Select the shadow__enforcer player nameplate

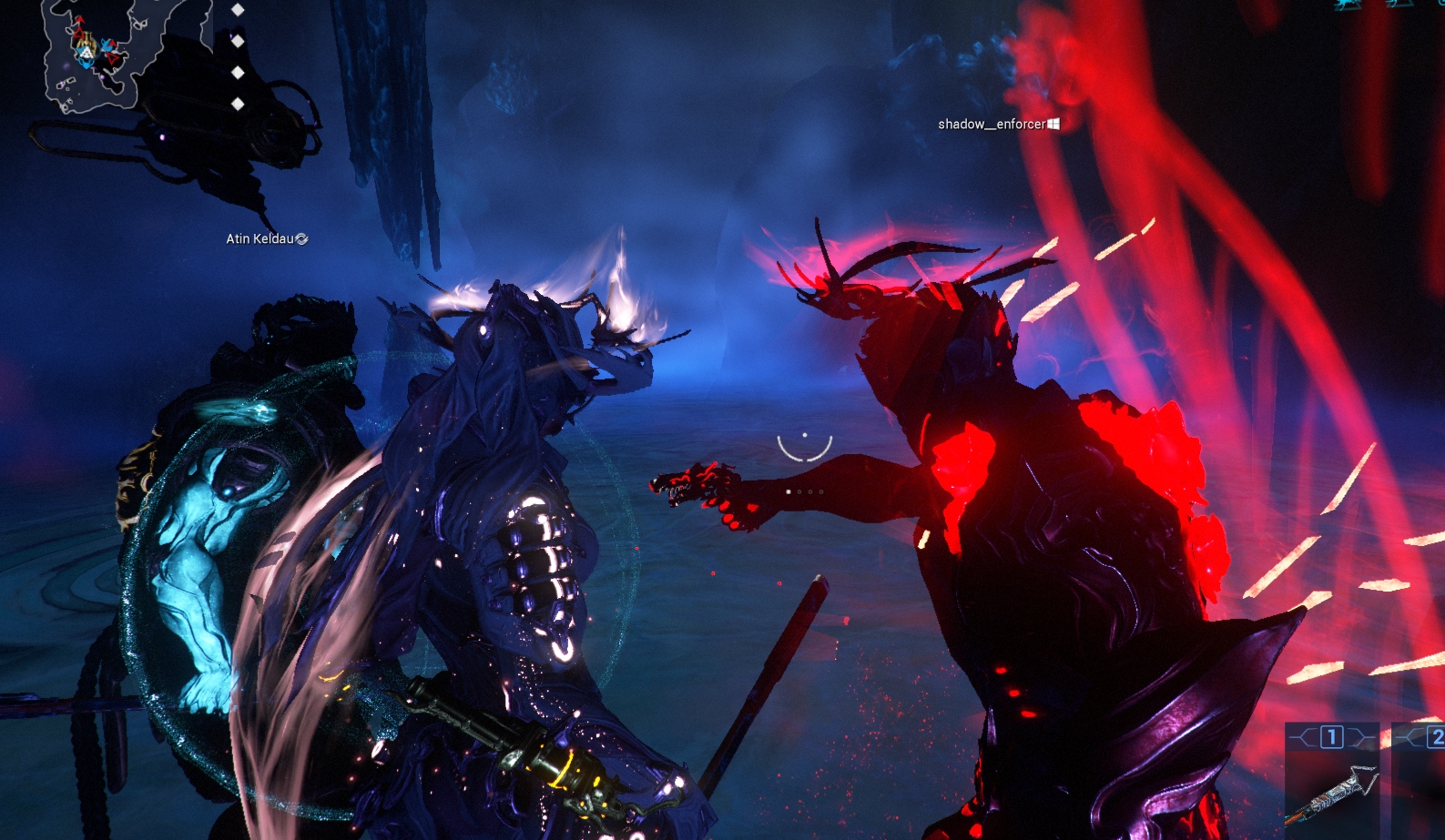(x=997, y=124)
